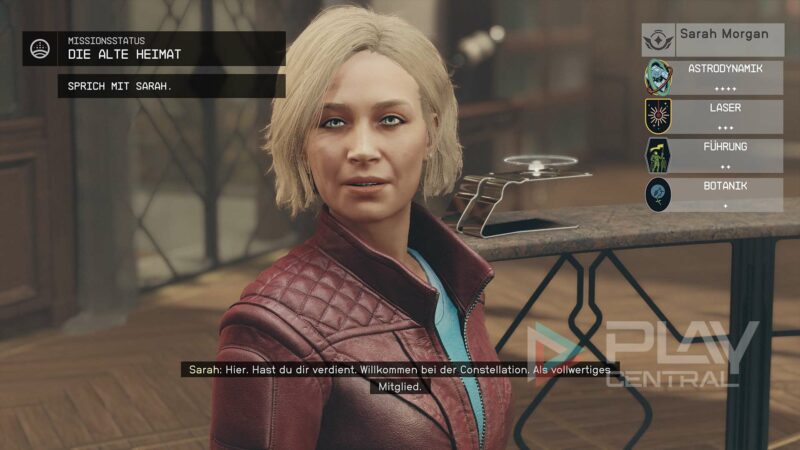The height and width of the screenshot is (450, 800).
Task: Open the Führung skill badge icon
Action: click(x=657, y=155)
